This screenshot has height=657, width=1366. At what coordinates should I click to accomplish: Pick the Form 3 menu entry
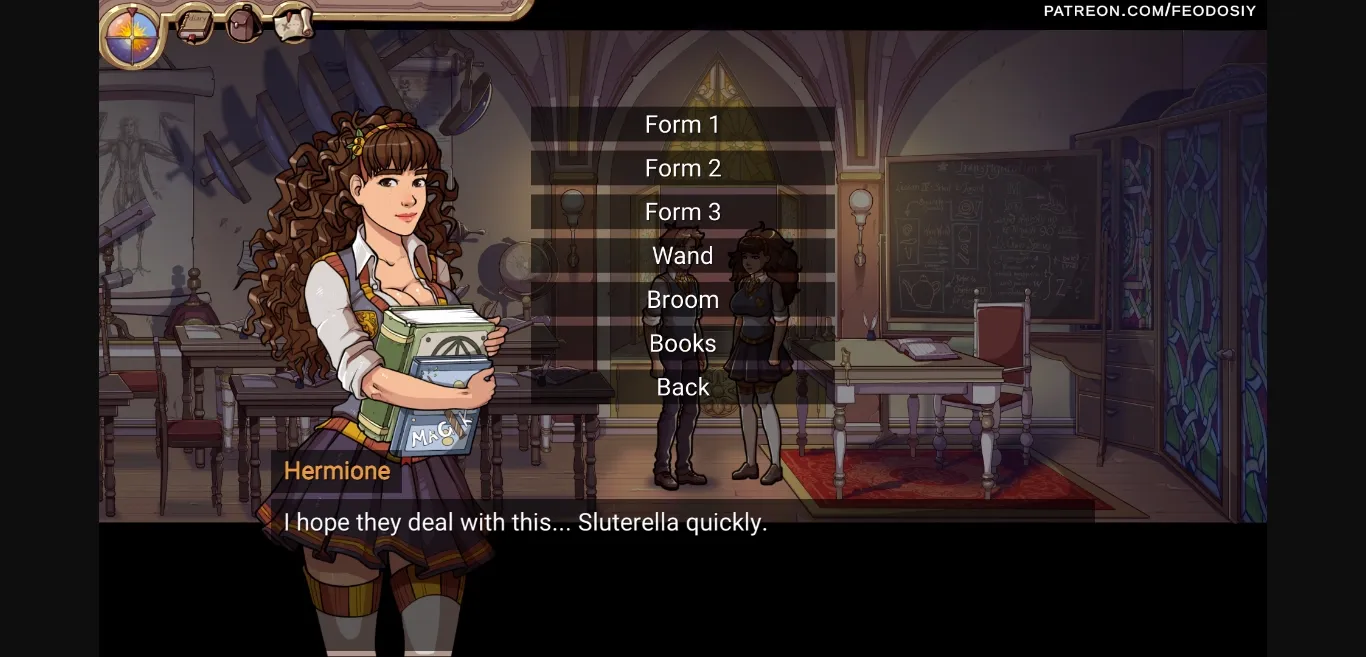click(x=683, y=212)
